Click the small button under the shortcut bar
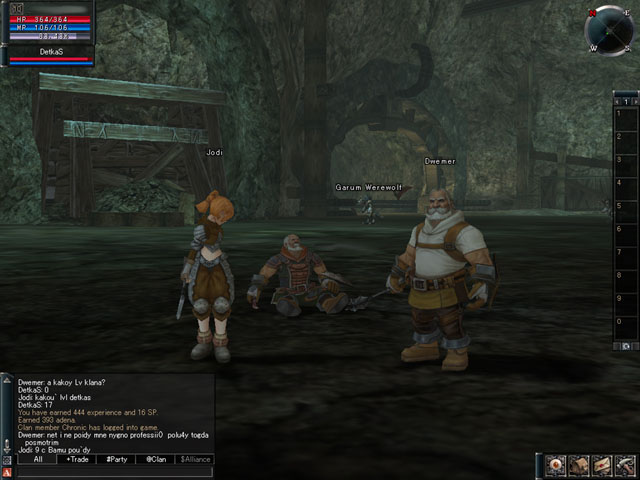640x480 pixels. click(x=625, y=345)
